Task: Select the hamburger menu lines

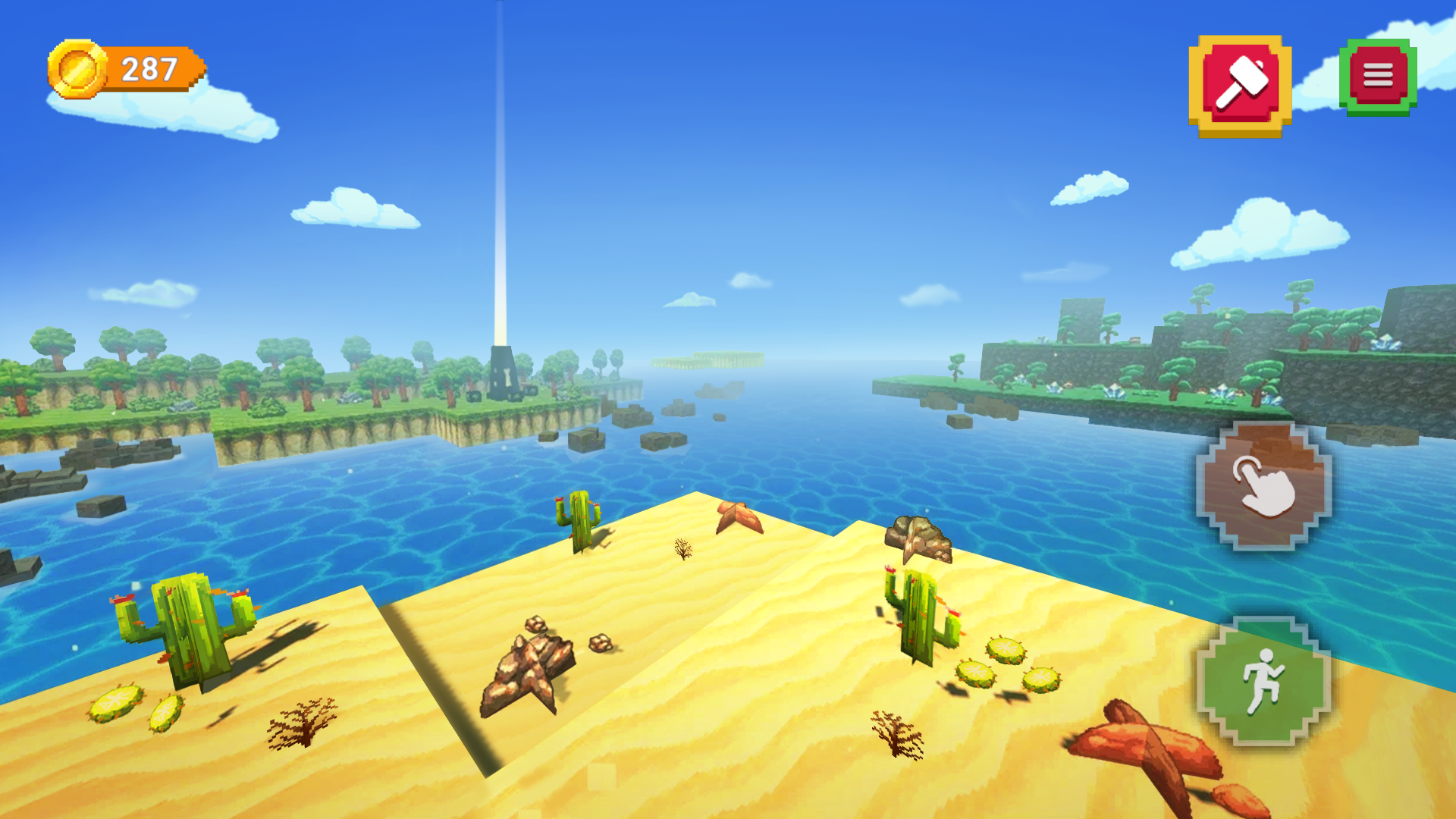Action: pos(1379,74)
